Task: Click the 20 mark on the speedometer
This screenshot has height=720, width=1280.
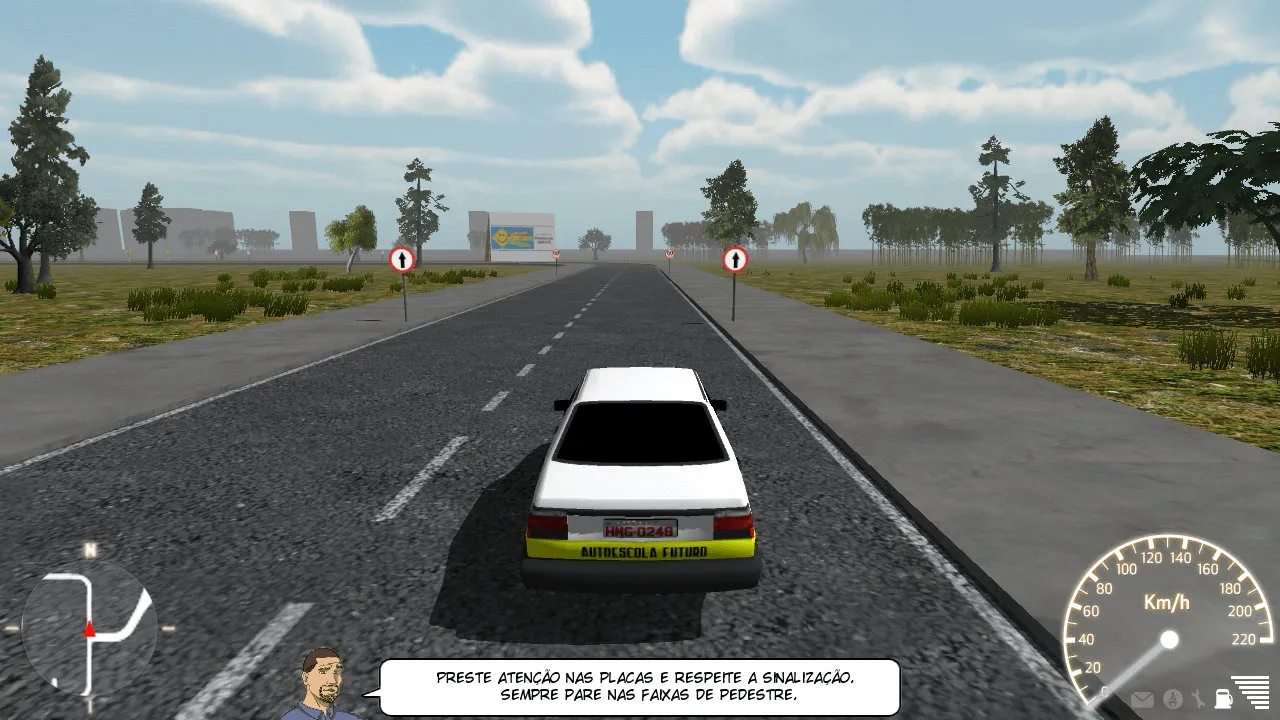Action: coord(1091,666)
